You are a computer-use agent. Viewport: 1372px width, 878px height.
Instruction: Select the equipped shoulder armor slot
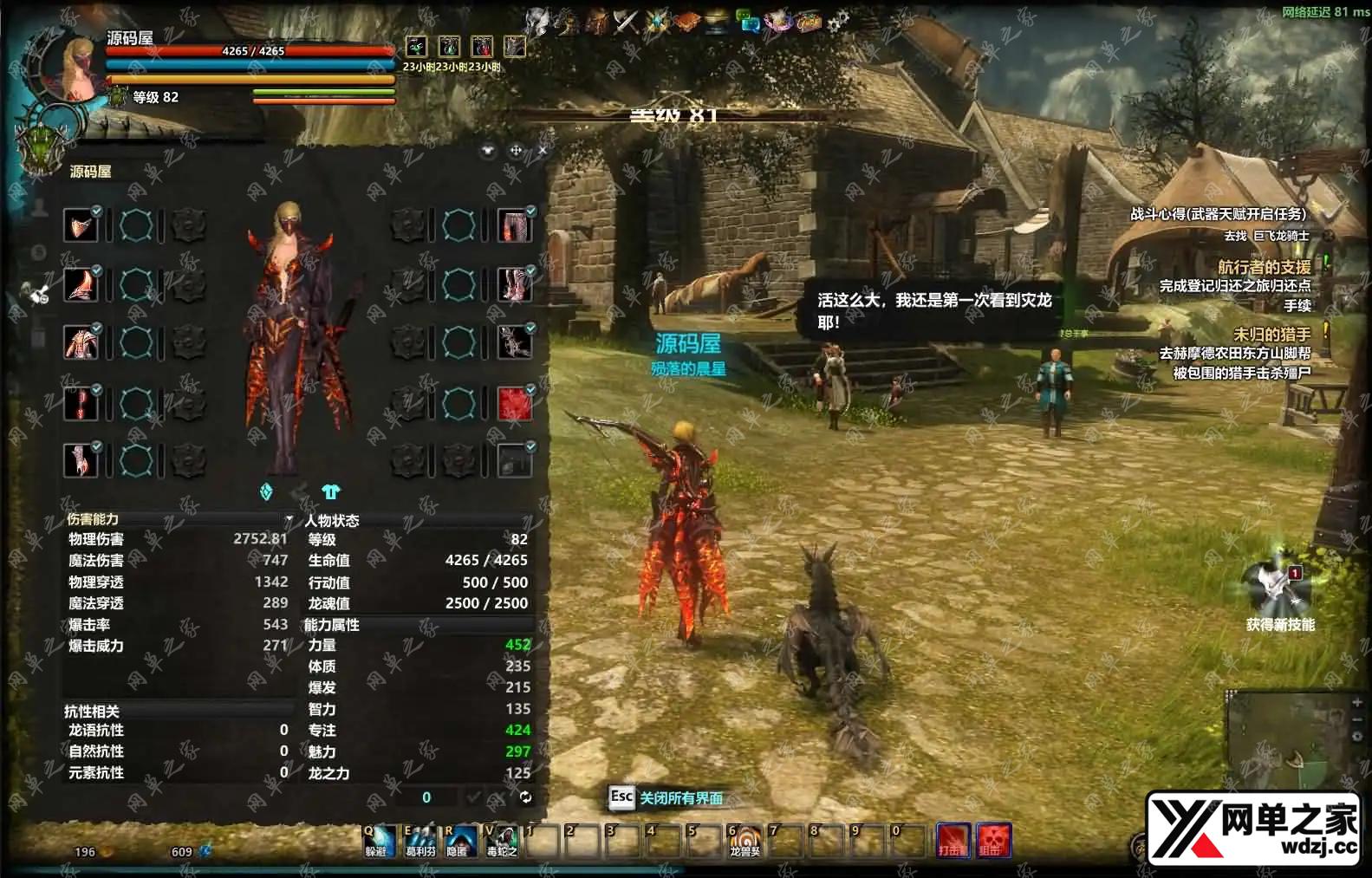tap(81, 285)
